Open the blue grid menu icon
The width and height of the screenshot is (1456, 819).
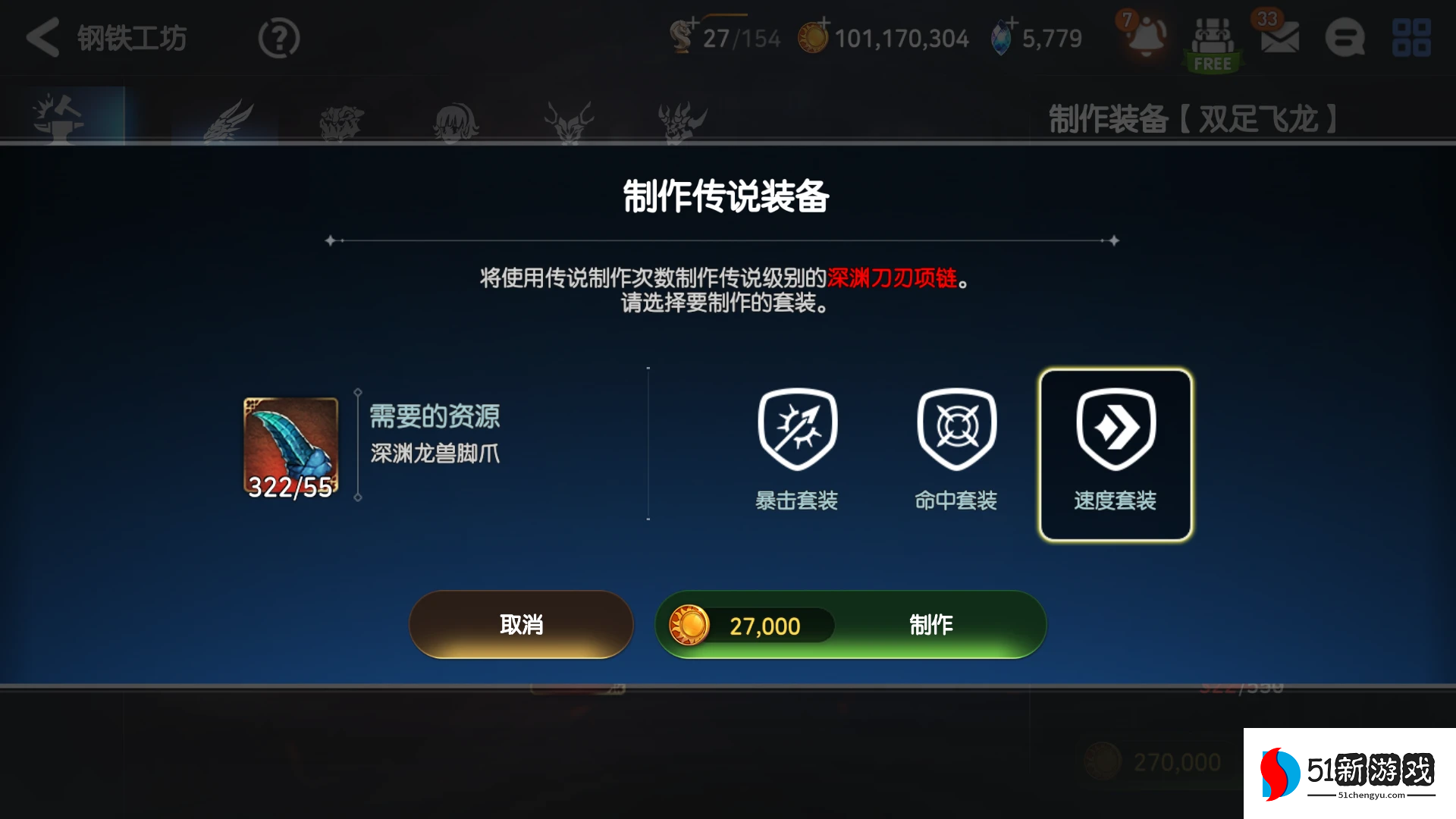click(x=1411, y=38)
